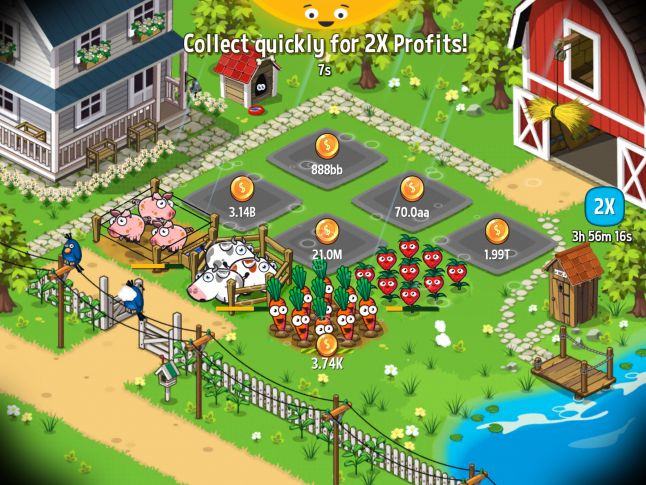Collect the 70.0aa coin
The width and height of the screenshot is (646, 485).
(412, 188)
